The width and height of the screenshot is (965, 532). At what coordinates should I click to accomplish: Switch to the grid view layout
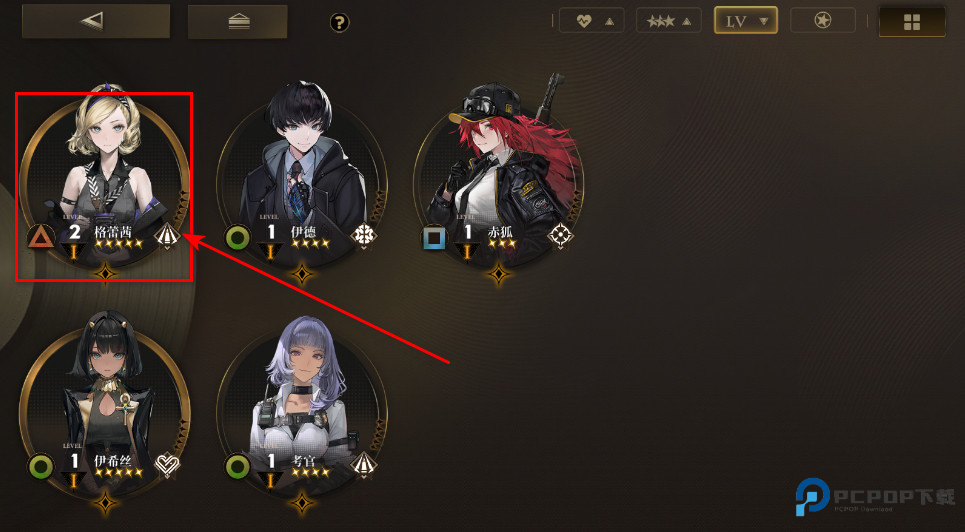(x=911, y=21)
